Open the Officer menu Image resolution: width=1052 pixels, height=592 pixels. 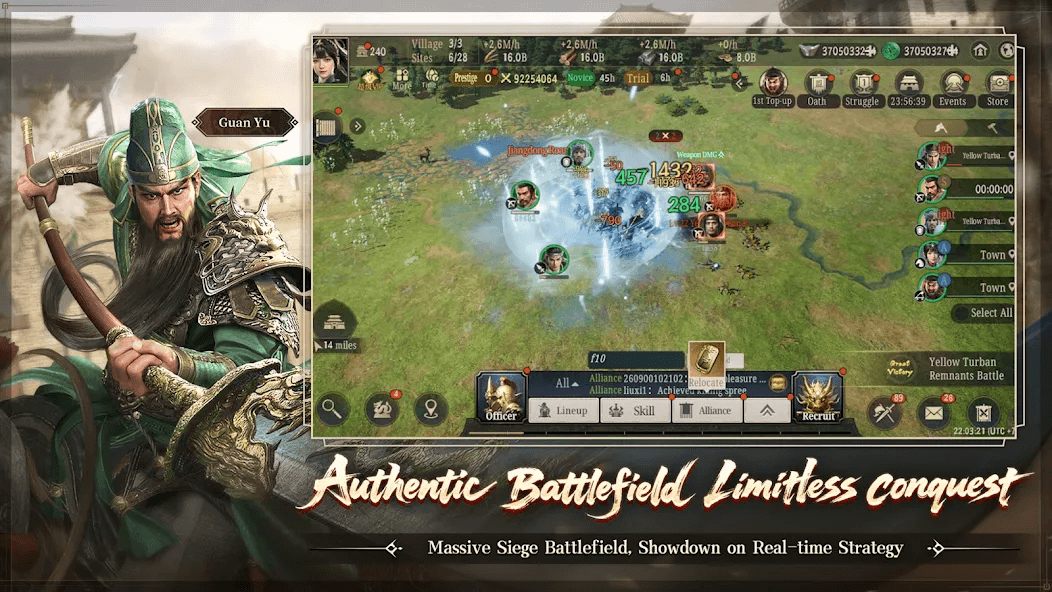[x=501, y=397]
